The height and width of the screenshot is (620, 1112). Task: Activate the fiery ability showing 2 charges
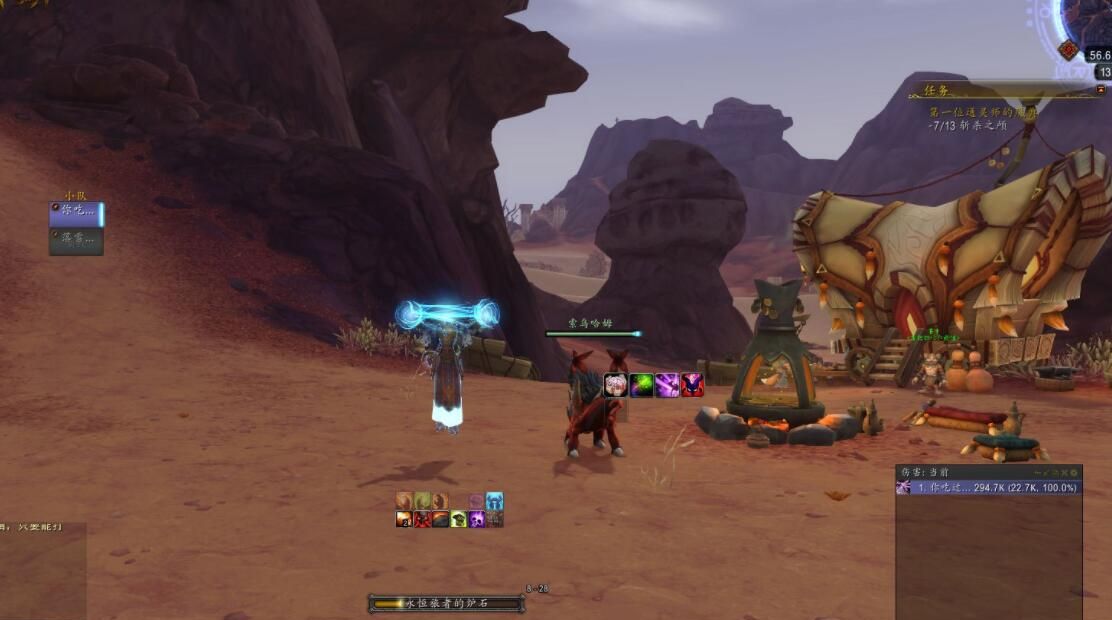404,519
